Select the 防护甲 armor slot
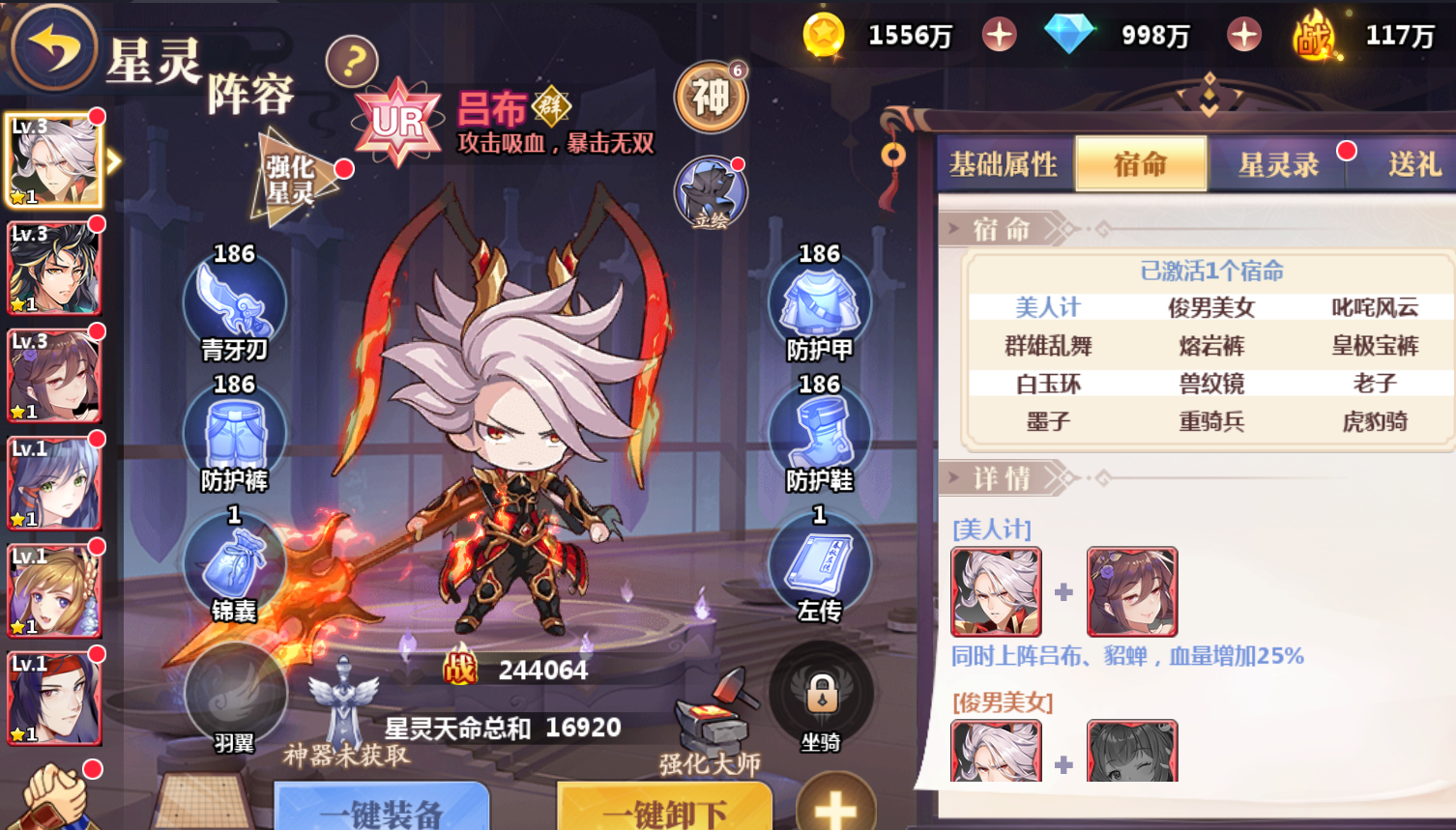The image size is (1456, 830). click(819, 302)
